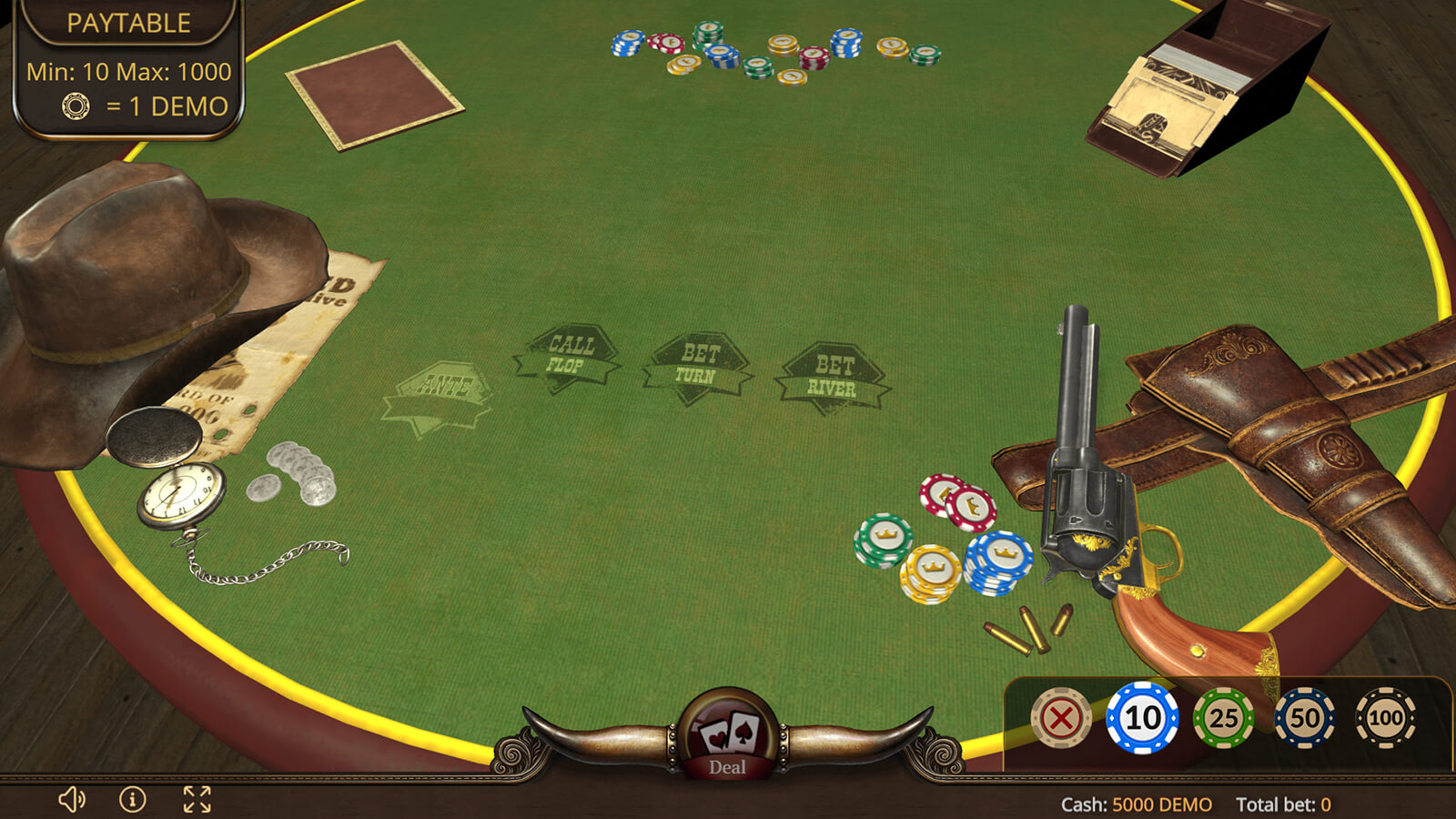Pick the blue 50 chip

click(1304, 718)
